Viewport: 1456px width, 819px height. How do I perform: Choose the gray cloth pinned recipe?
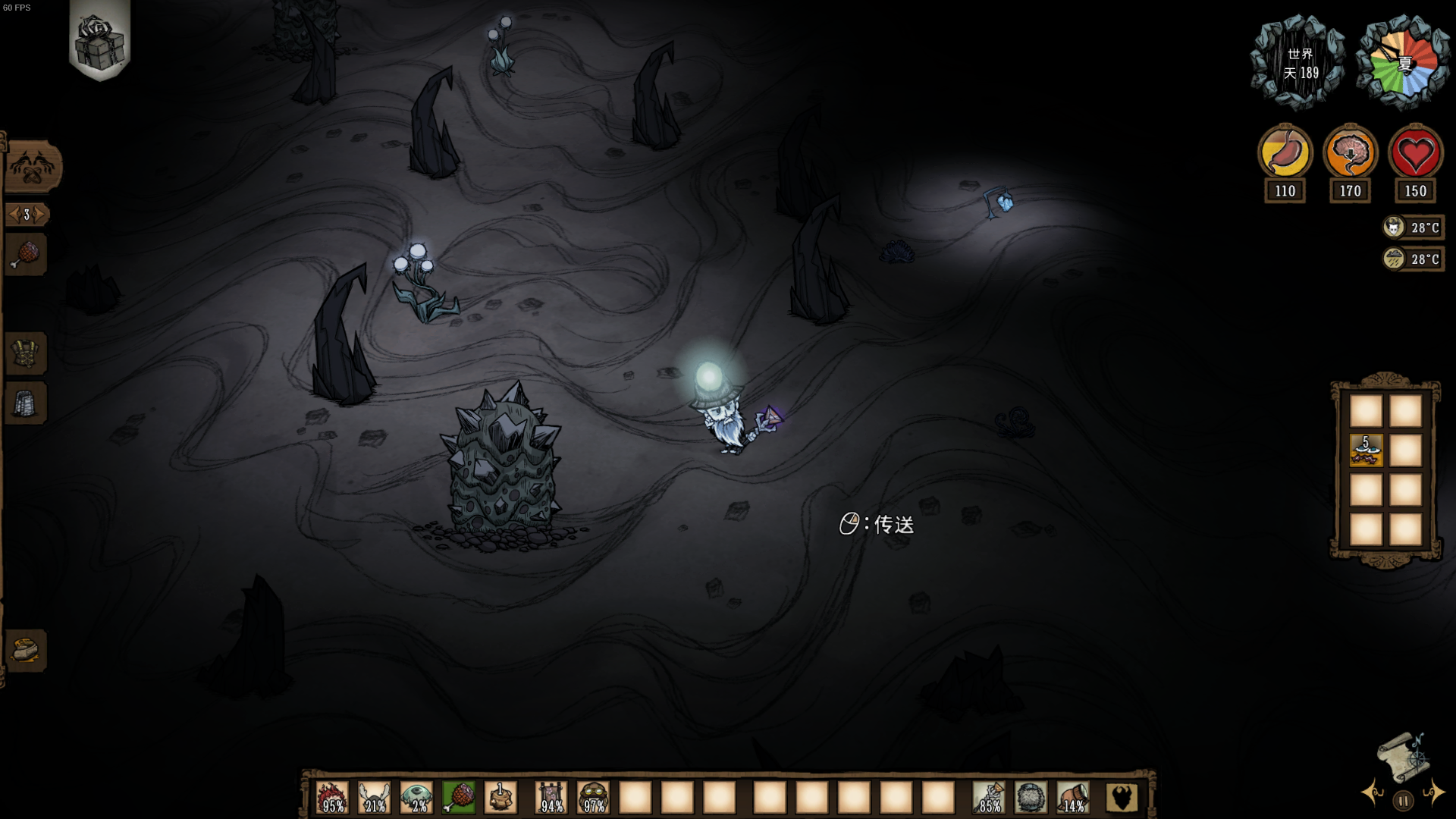(x=27, y=403)
